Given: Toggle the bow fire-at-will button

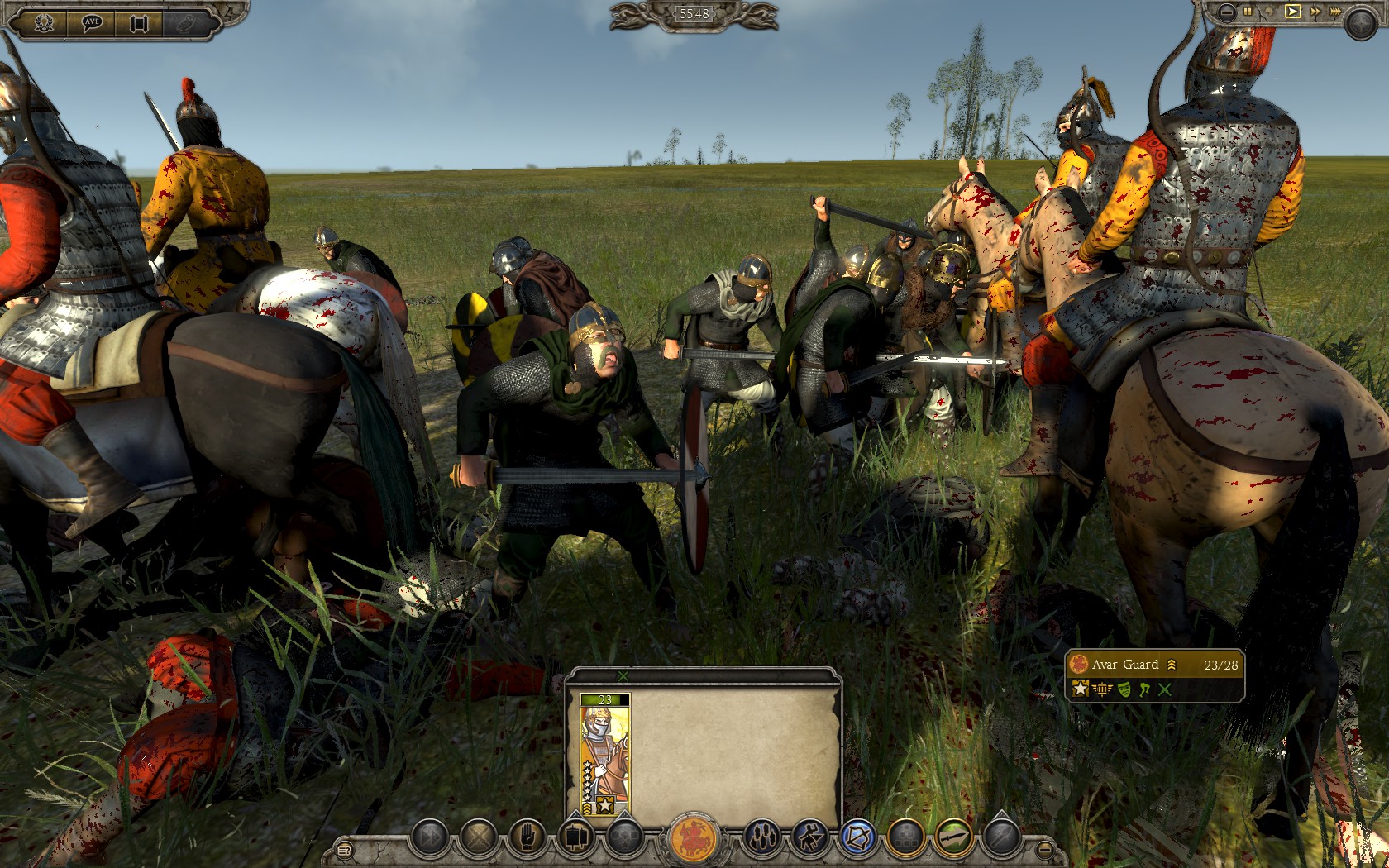Looking at the screenshot, I should (857, 839).
